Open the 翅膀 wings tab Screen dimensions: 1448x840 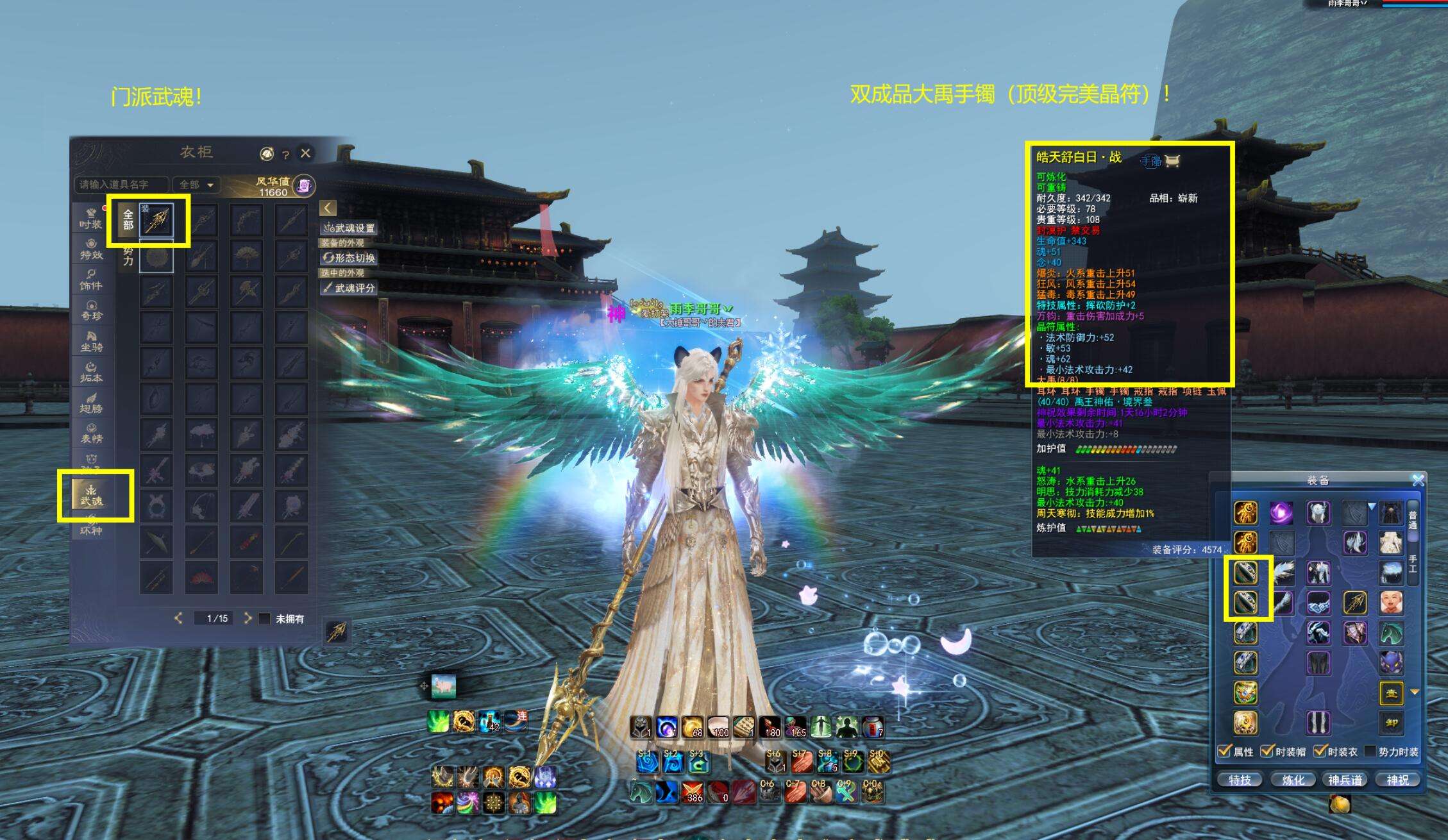(x=91, y=403)
